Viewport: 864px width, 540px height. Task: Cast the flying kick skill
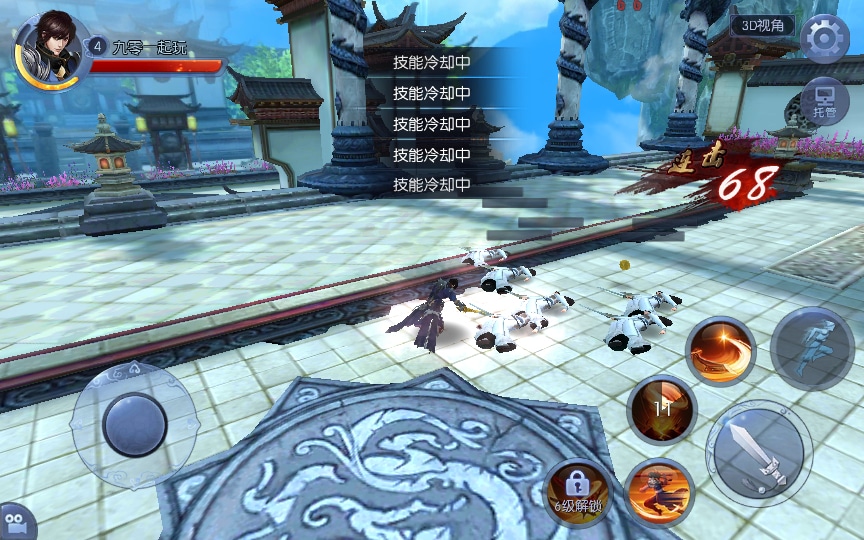tap(659, 489)
